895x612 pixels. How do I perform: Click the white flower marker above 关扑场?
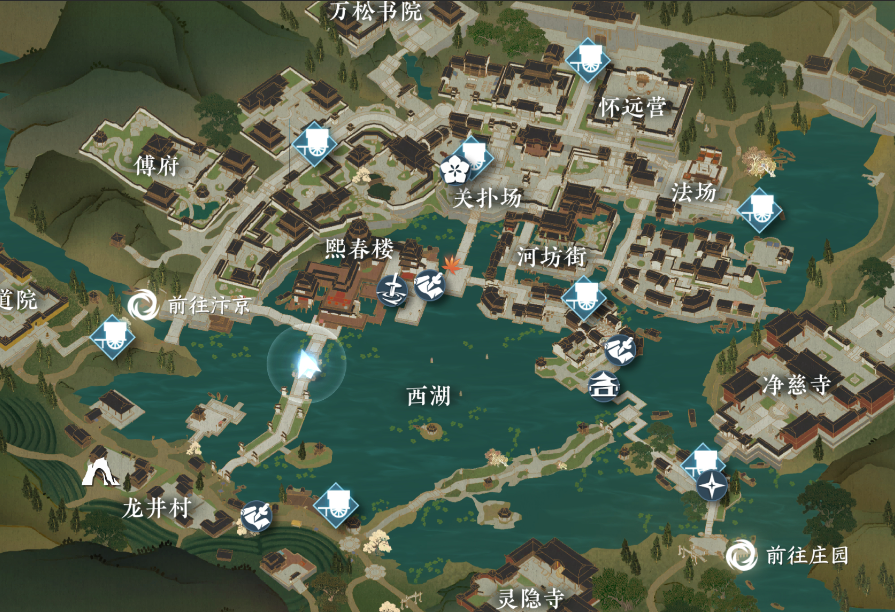point(454,169)
